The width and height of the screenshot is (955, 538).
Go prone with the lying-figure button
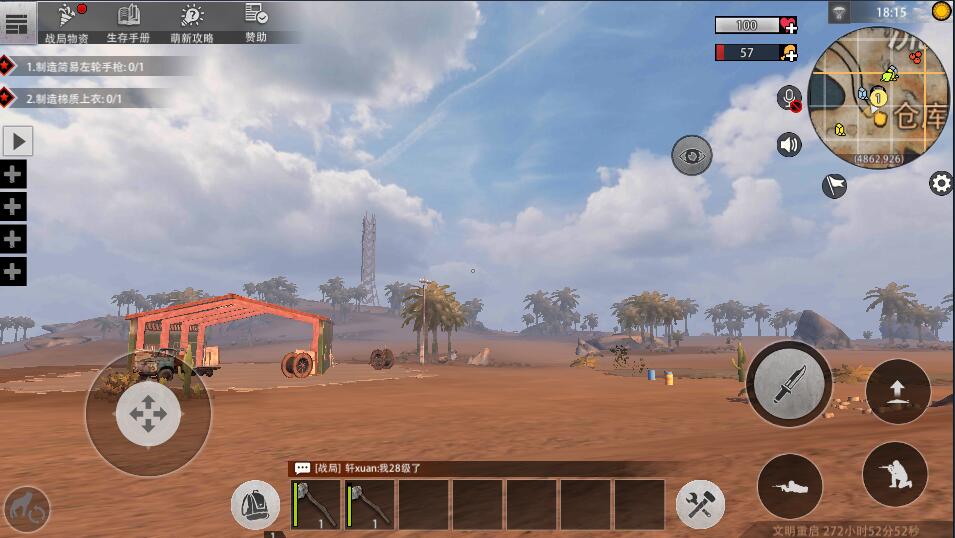(x=790, y=486)
